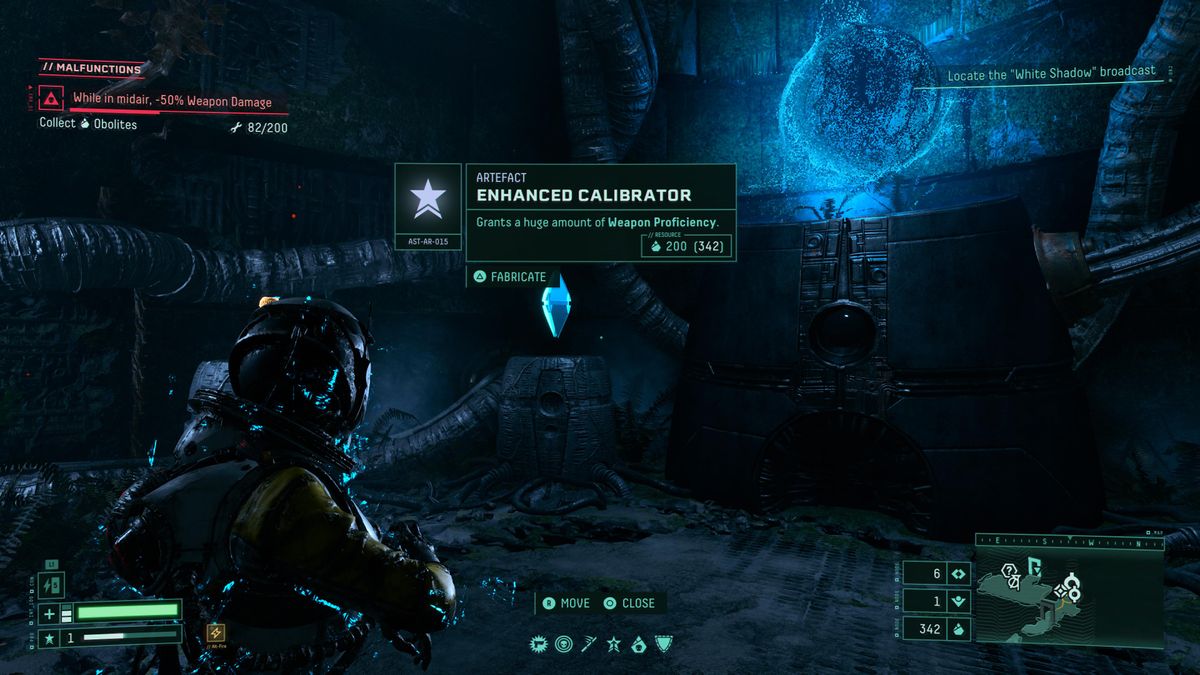Select the consumable item slot above health
Viewport: 1200px width, 675px height.
pyautogui.click(x=53, y=584)
